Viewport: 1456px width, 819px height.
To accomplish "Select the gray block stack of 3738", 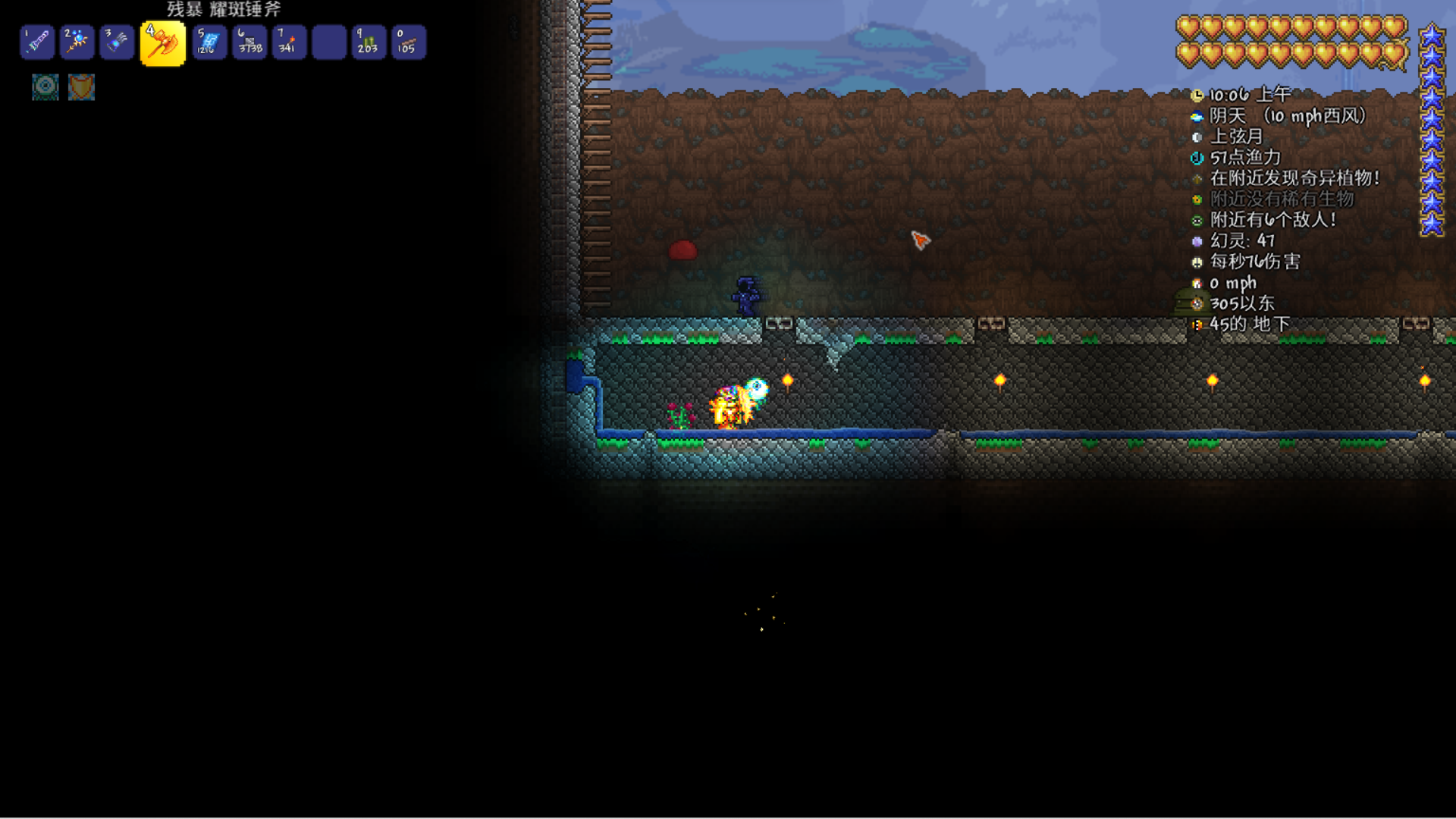I will 249,42.
